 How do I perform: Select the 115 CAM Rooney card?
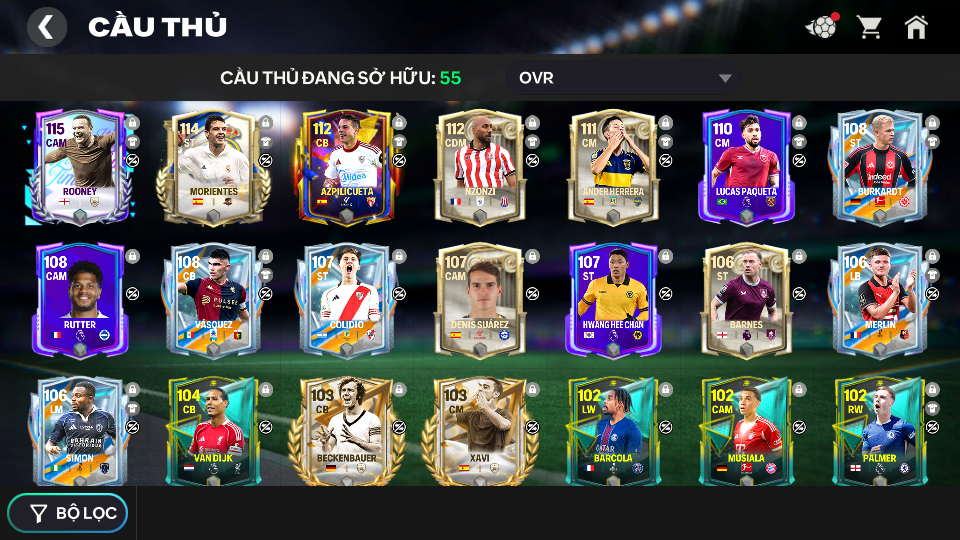pyautogui.click(x=80, y=166)
